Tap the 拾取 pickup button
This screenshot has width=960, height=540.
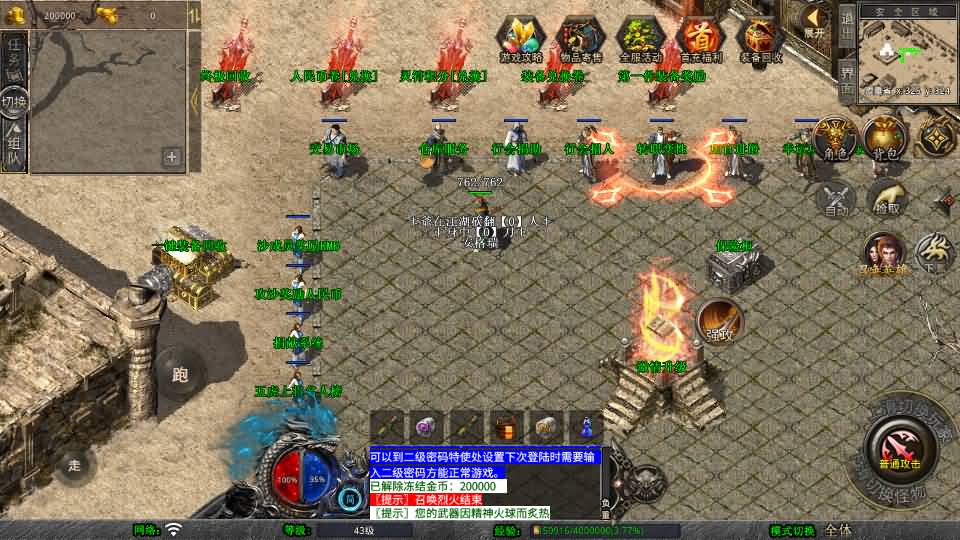(887, 198)
